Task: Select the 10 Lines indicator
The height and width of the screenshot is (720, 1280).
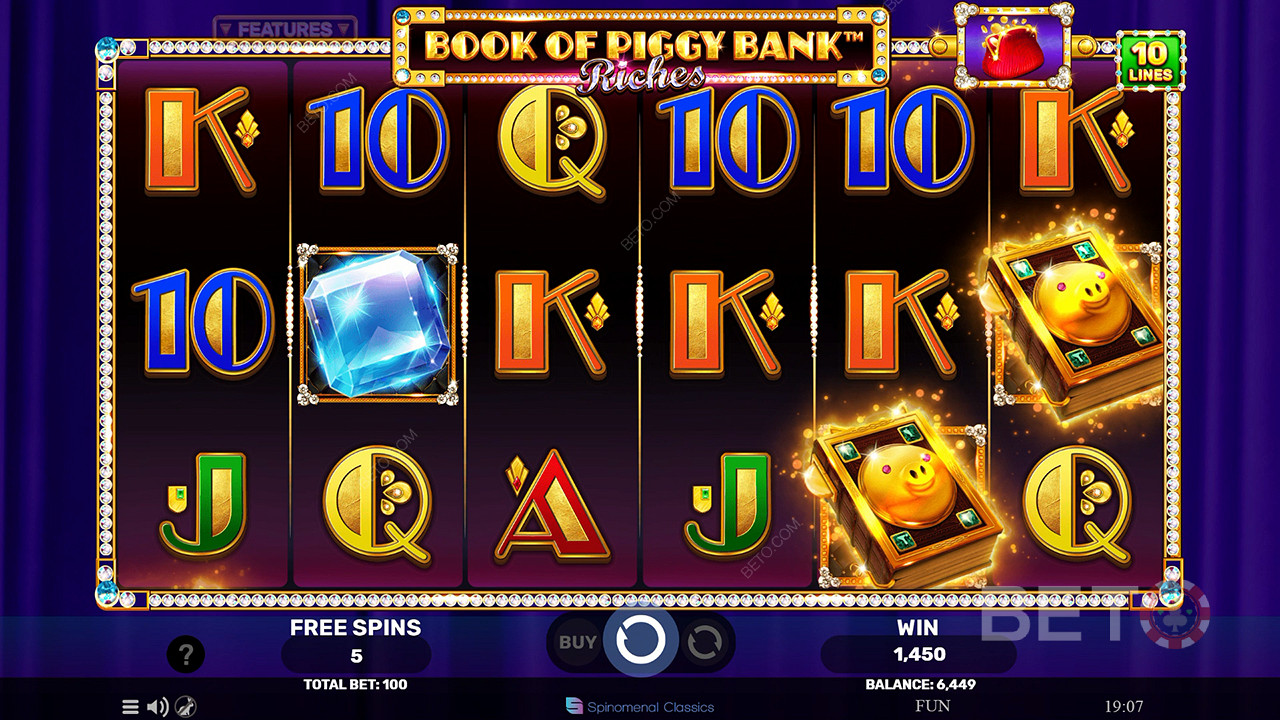Action: pyautogui.click(x=1150, y=61)
